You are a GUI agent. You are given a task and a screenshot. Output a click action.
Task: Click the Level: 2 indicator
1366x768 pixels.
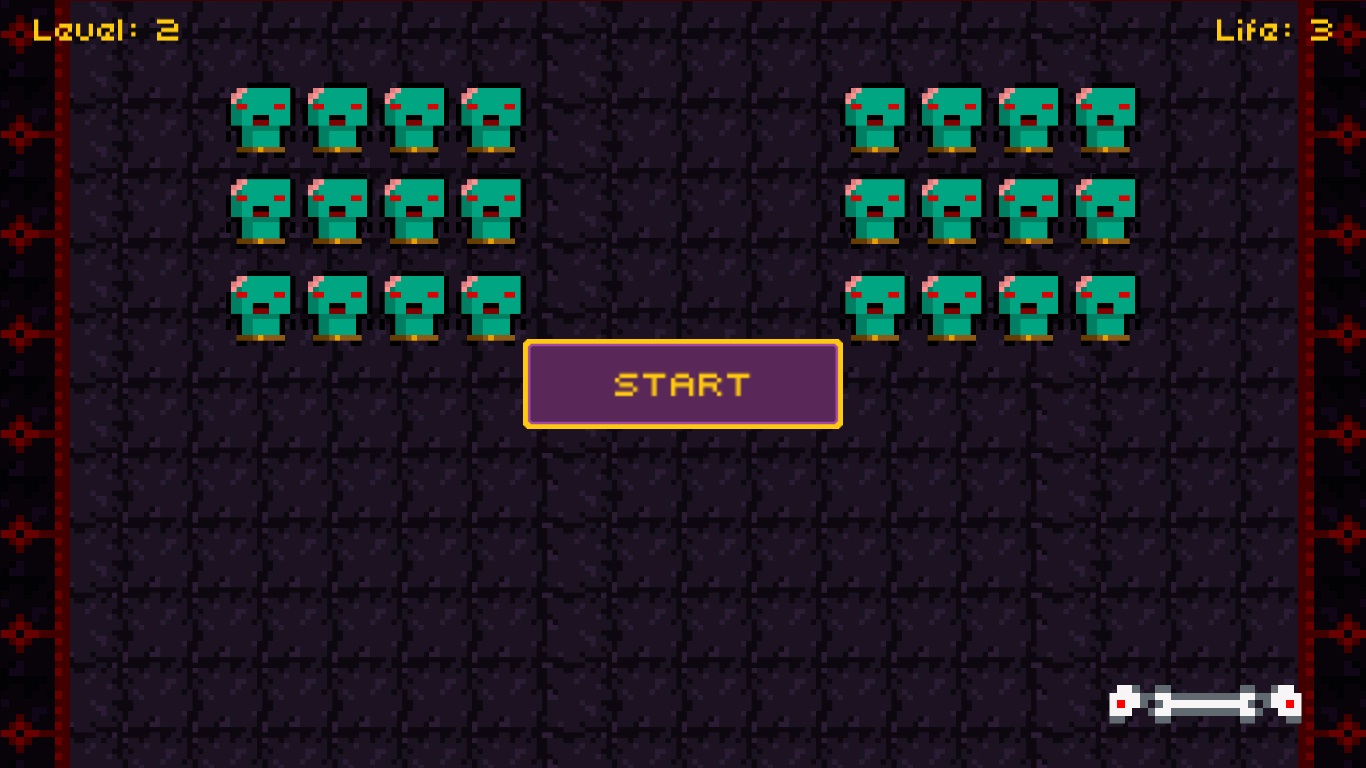coord(105,29)
